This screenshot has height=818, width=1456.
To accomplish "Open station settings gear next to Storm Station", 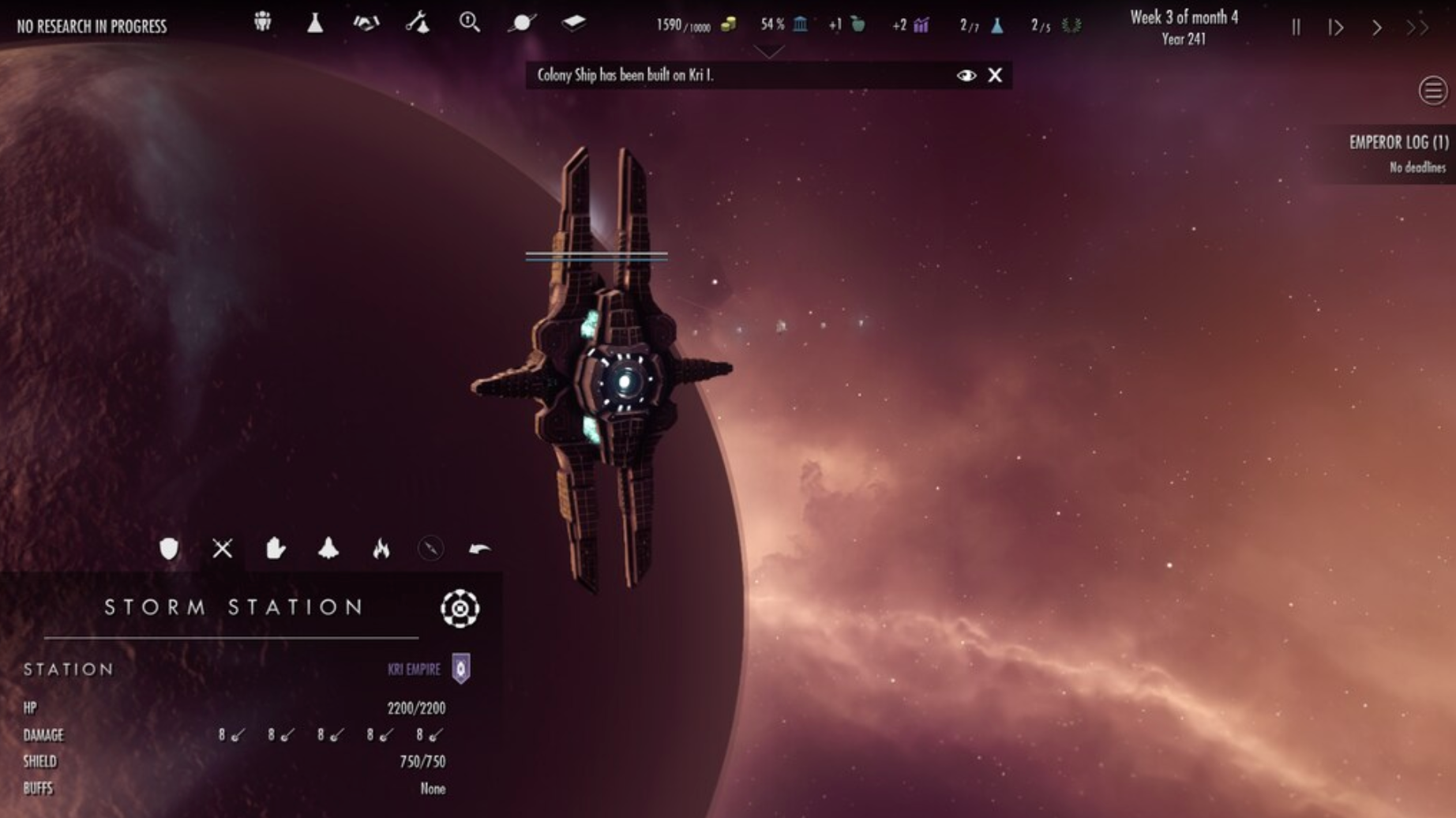I will (459, 609).
